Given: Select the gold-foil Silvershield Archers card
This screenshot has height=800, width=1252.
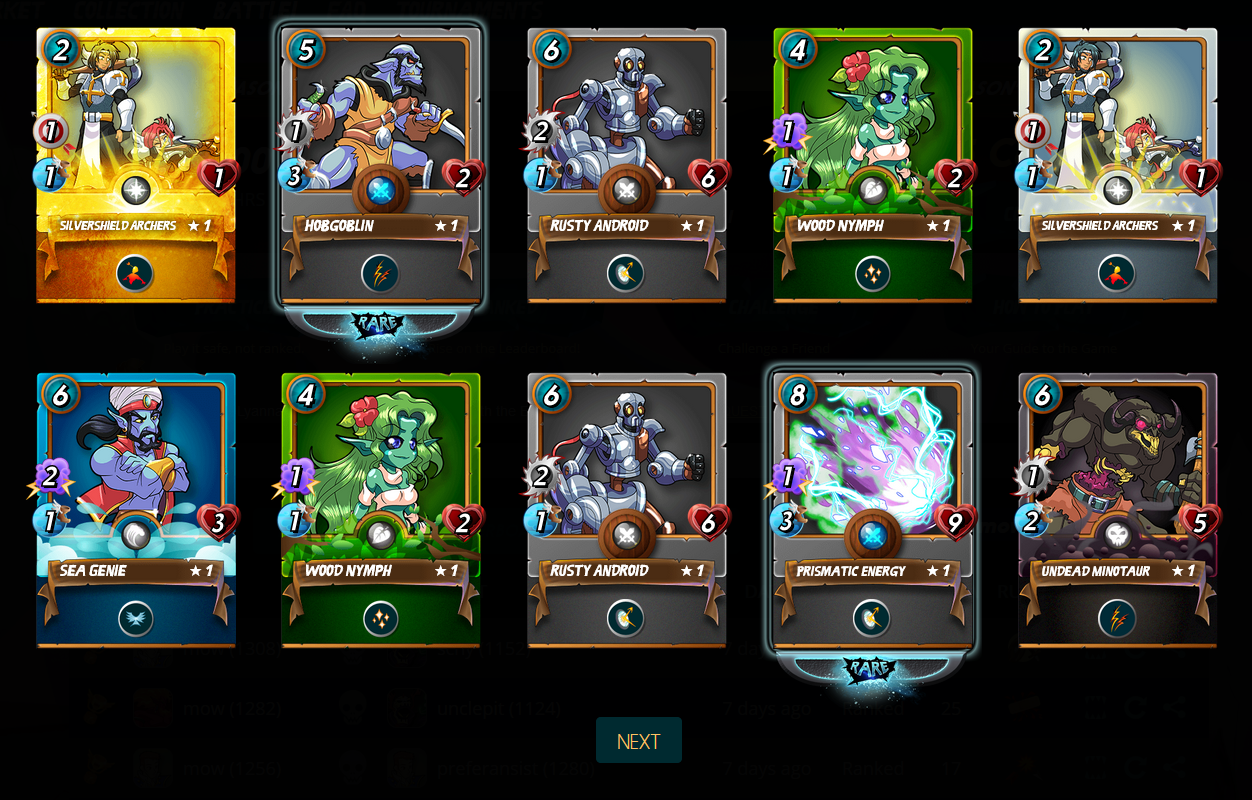Looking at the screenshot, I should (x=136, y=165).
